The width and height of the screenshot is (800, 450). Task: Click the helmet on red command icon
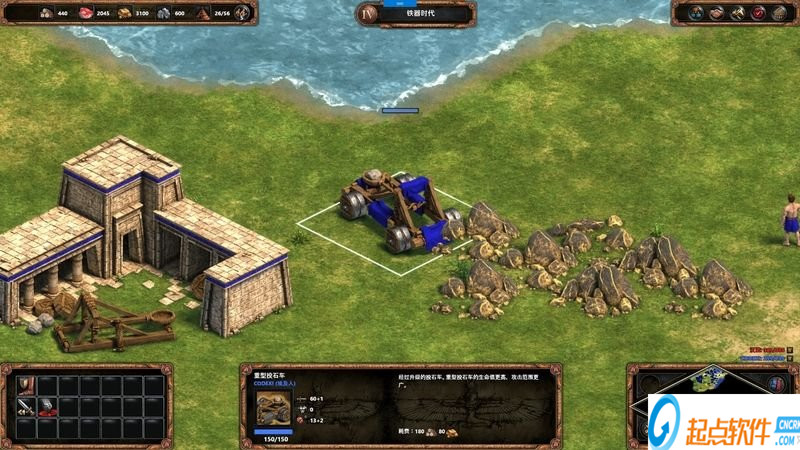pos(45,406)
